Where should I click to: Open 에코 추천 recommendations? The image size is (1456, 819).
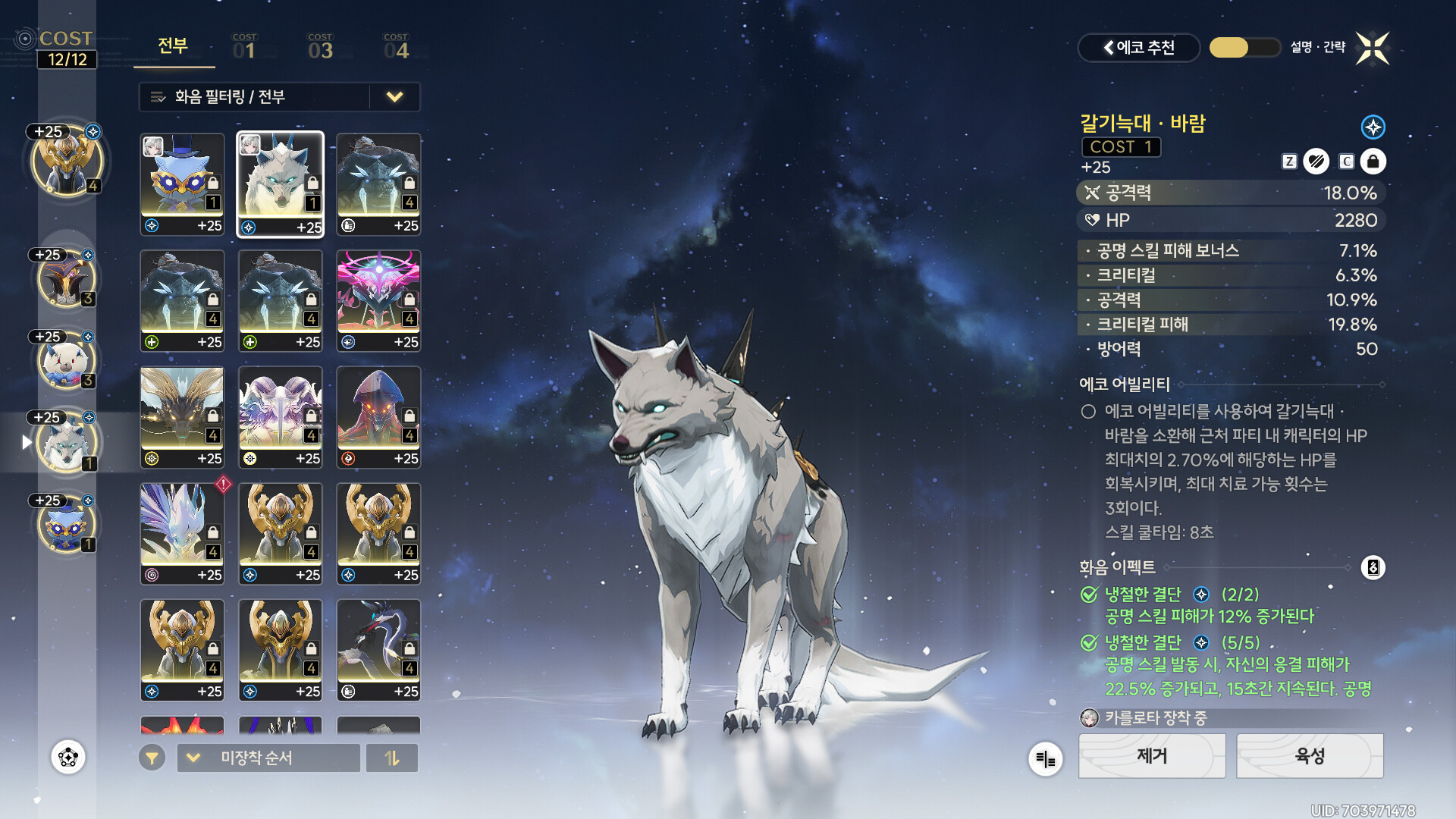1138,48
